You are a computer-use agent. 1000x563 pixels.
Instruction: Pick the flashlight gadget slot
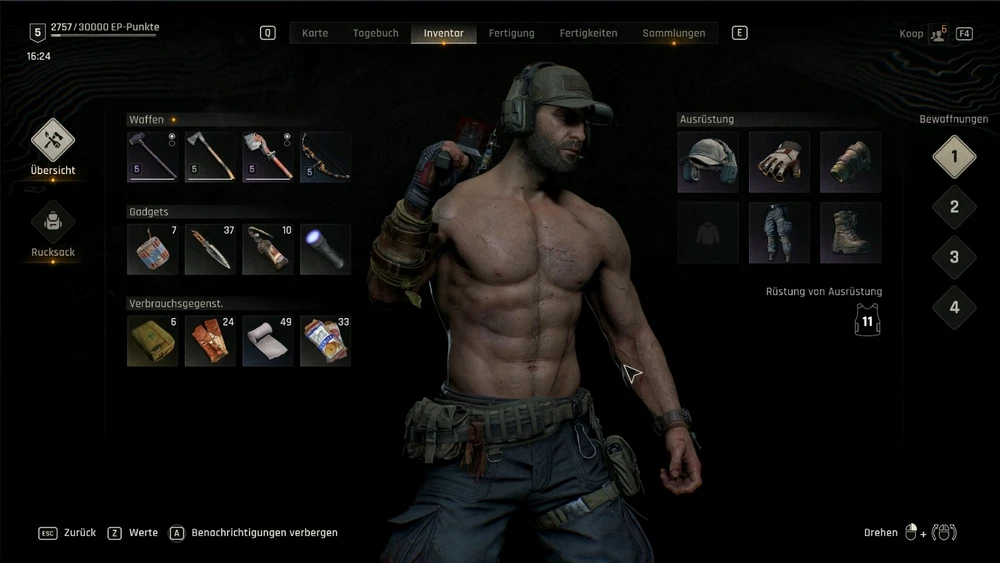pyautogui.click(x=325, y=249)
